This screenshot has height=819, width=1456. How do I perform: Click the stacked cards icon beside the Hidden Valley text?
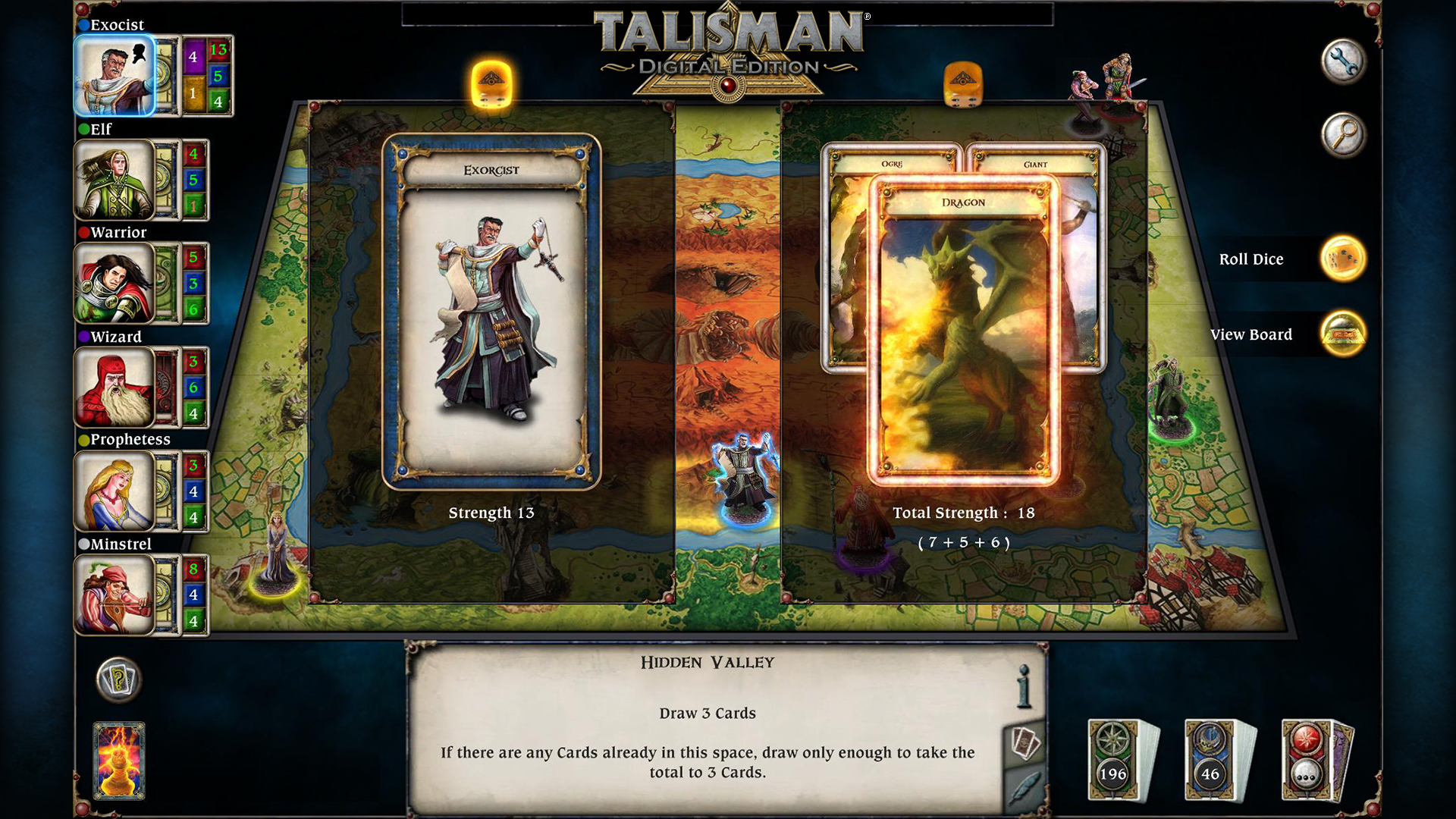(x=1026, y=739)
